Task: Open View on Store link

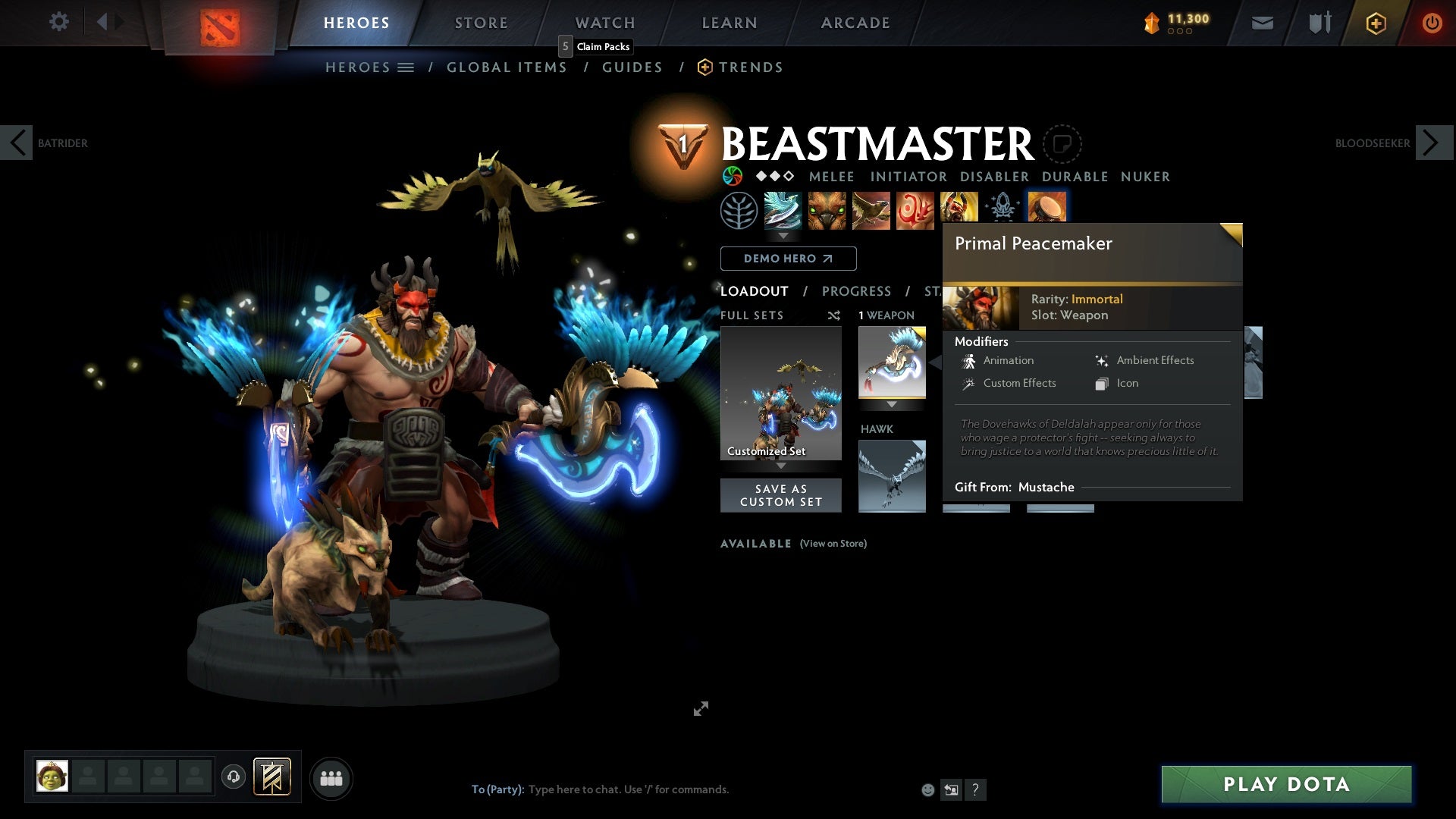Action: click(833, 544)
